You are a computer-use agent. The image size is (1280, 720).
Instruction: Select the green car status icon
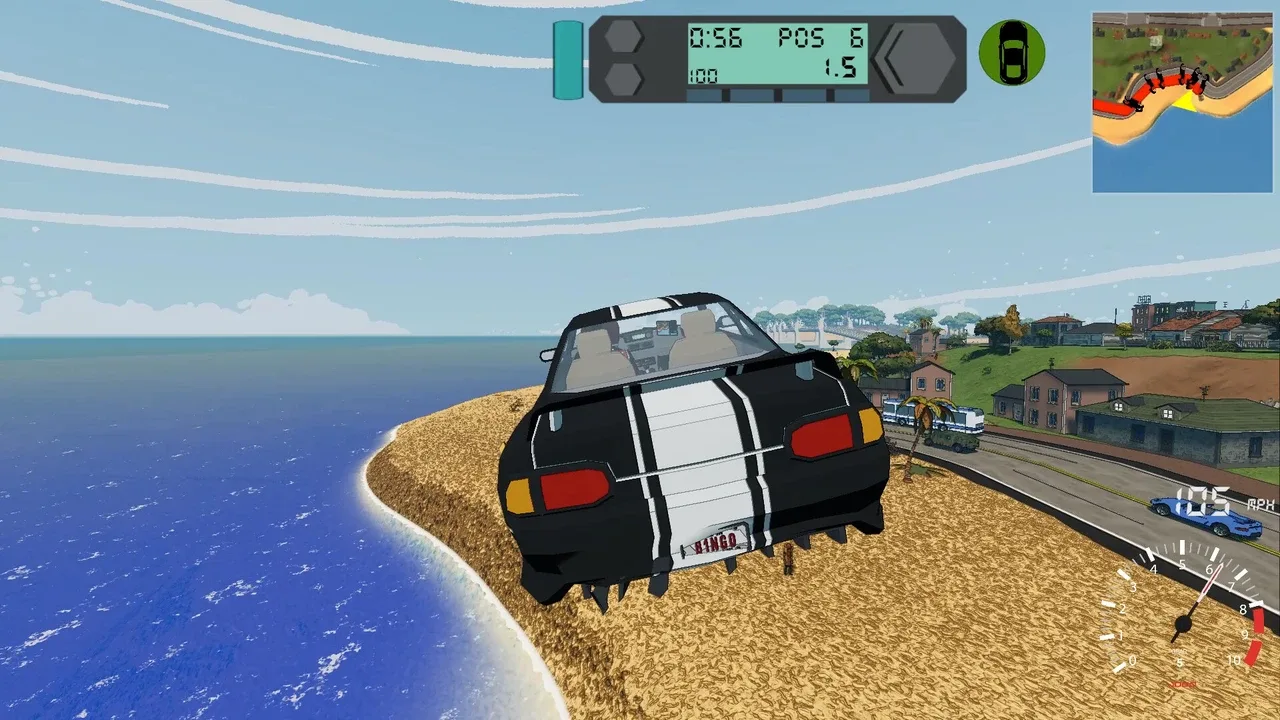point(1011,53)
